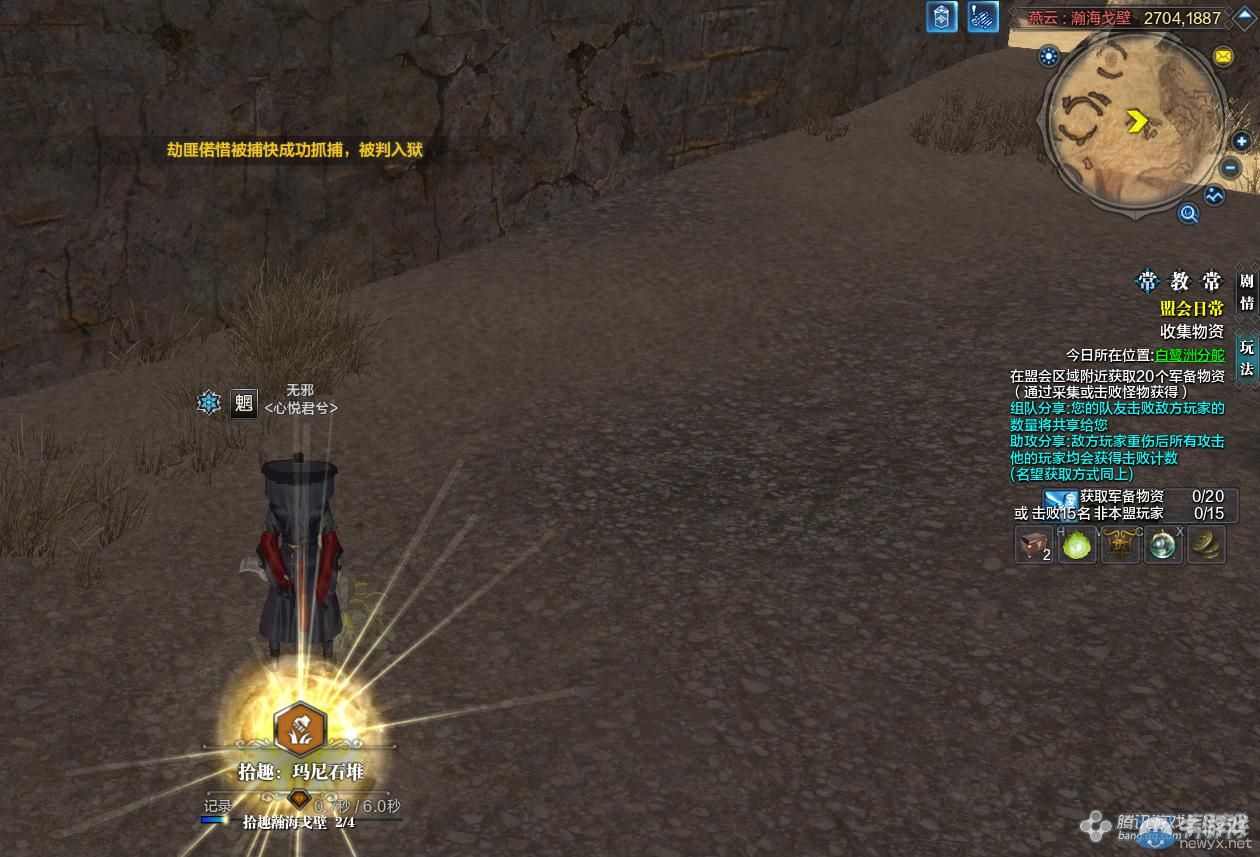The image size is (1260, 857).
Task: Open the blue scroll notice icon
Action: coord(983,17)
